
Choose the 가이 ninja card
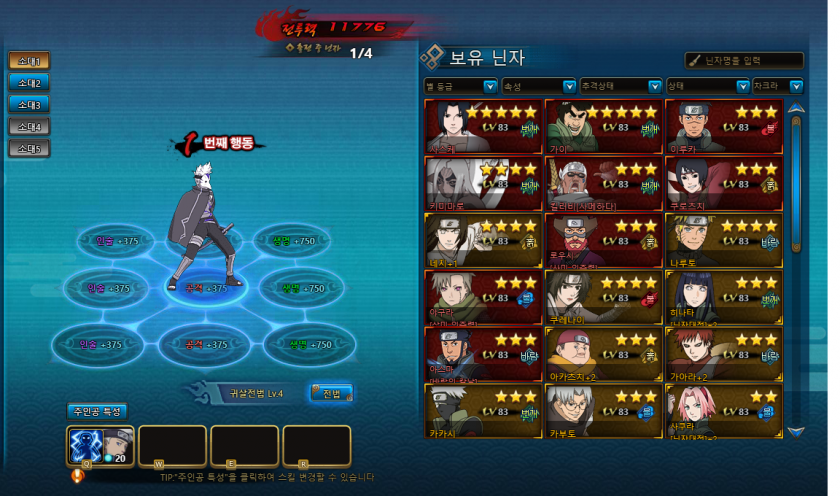604,126
